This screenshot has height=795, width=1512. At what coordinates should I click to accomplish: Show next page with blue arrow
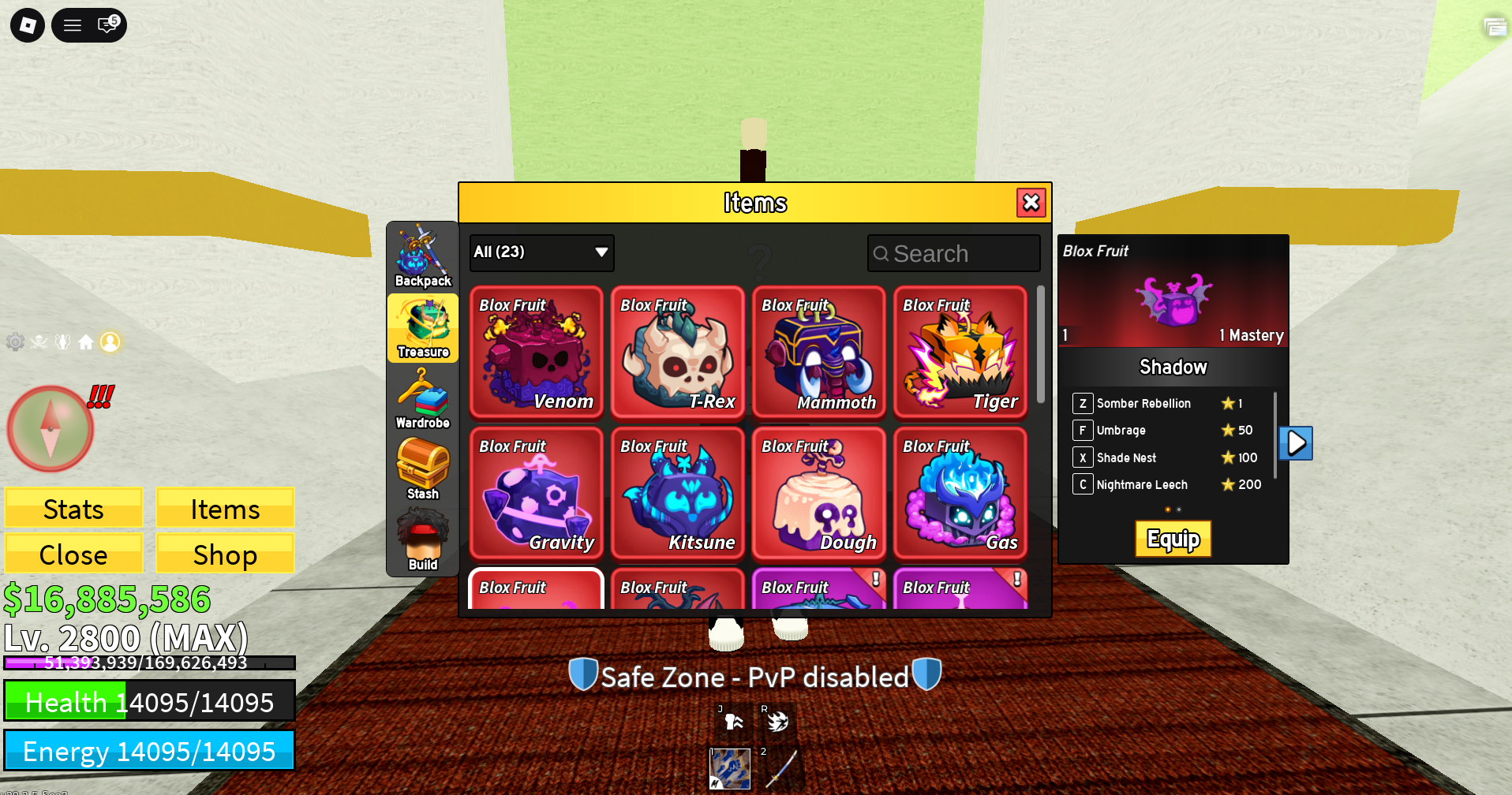click(x=1296, y=443)
